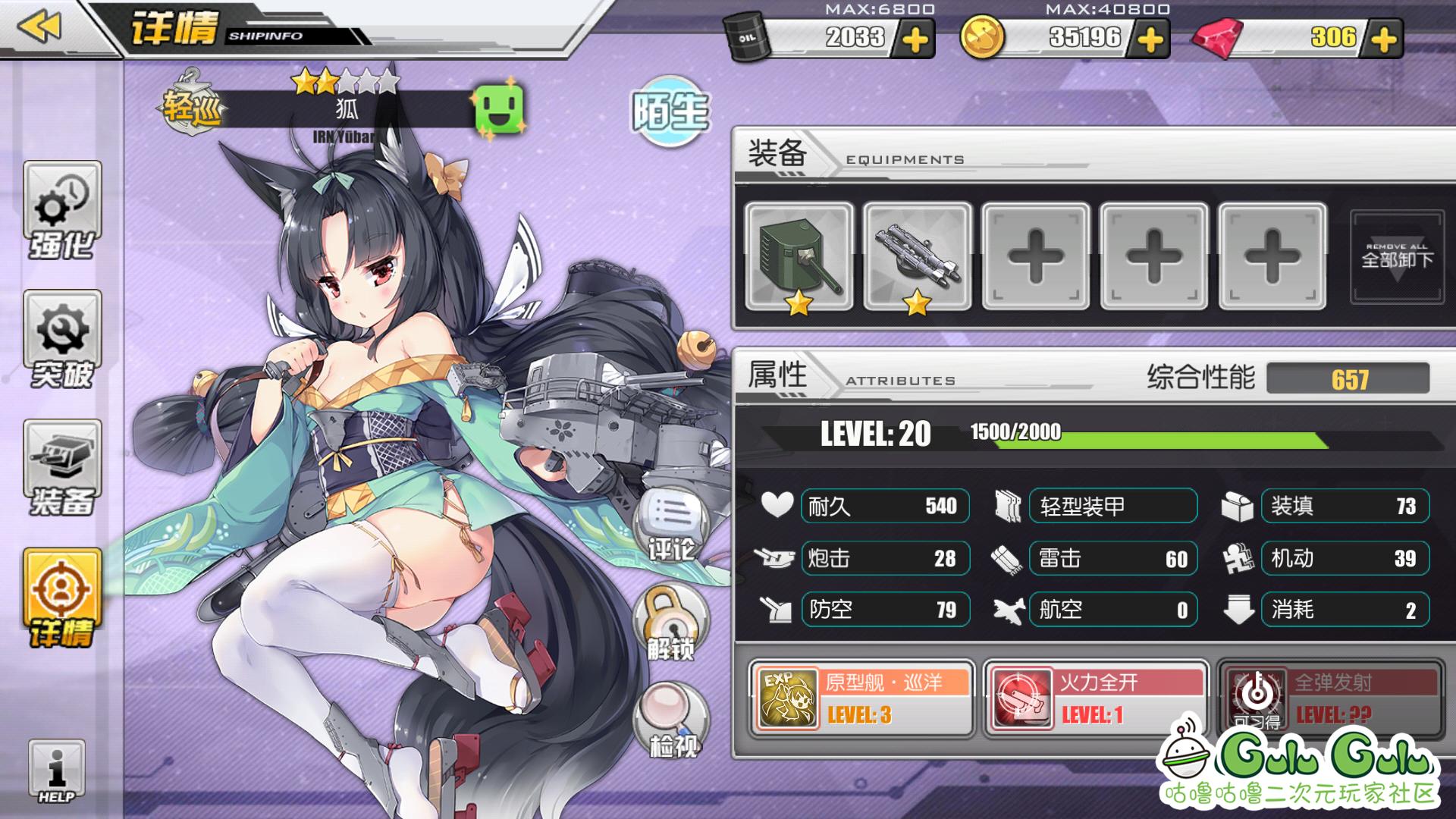
Task: View the locked 全弹发射 skill
Action: (1331, 698)
